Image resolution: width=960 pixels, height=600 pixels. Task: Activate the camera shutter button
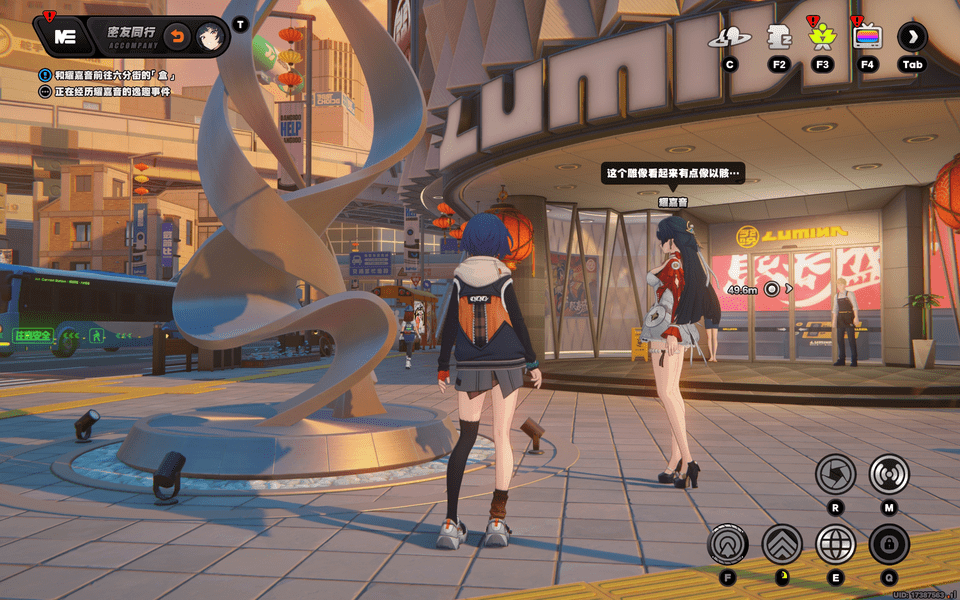(835, 473)
